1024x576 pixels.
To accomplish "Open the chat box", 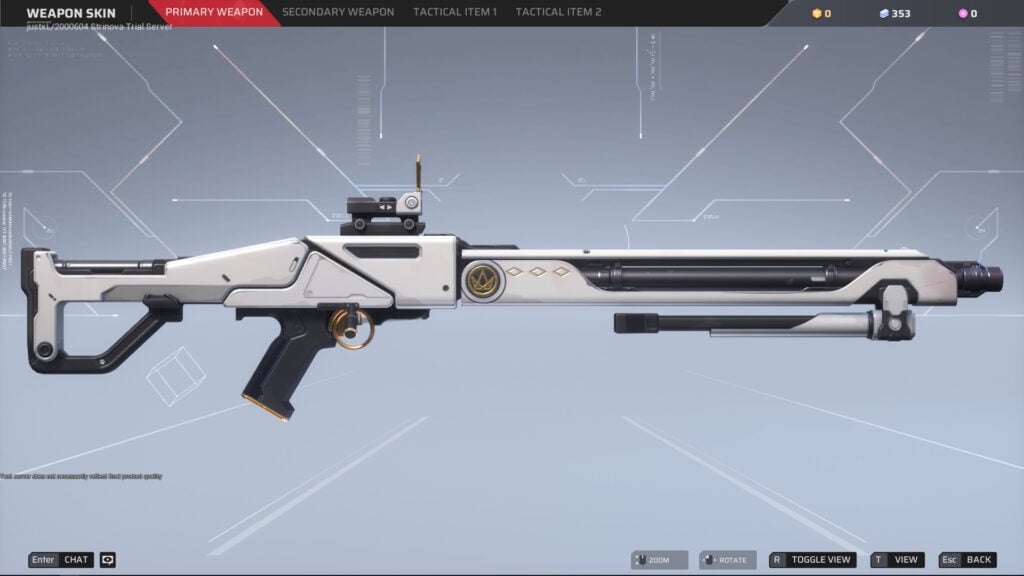I will [x=61, y=560].
